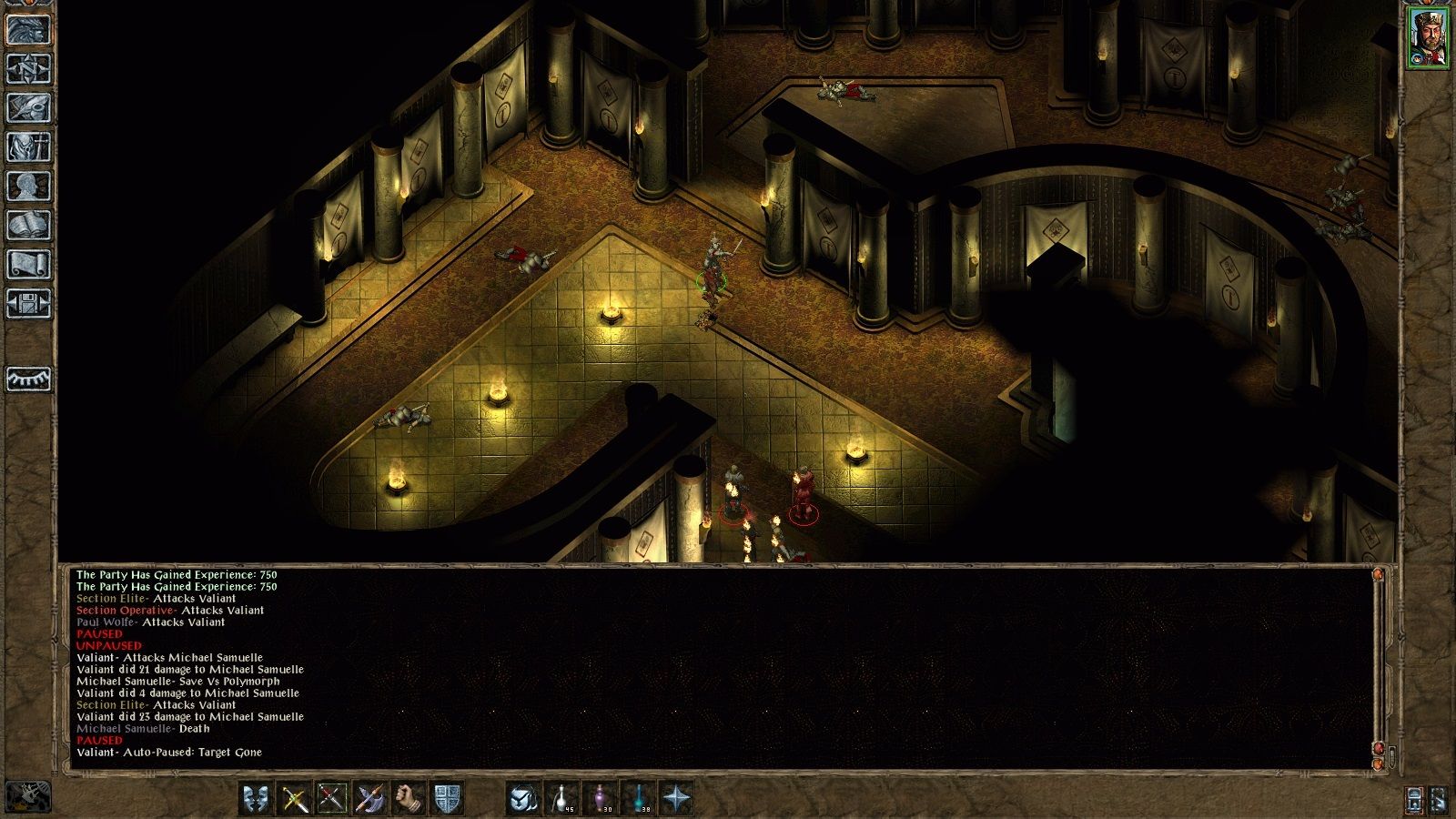Open the character record bust button

pos(28,186)
